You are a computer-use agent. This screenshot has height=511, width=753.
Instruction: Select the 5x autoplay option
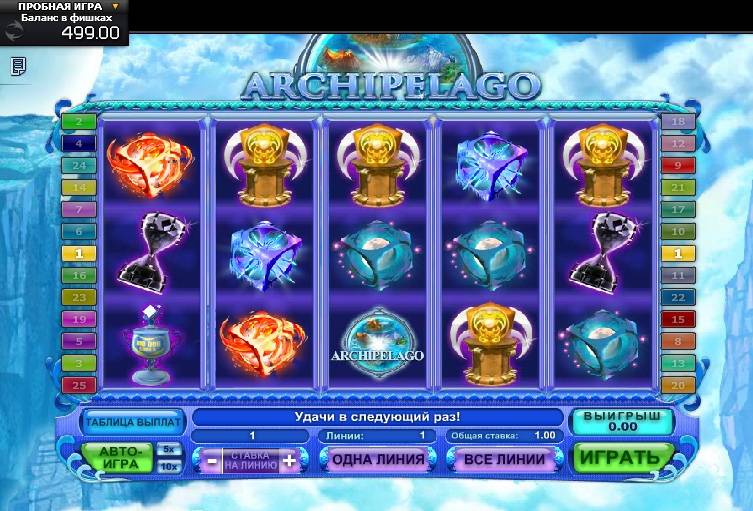169,449
